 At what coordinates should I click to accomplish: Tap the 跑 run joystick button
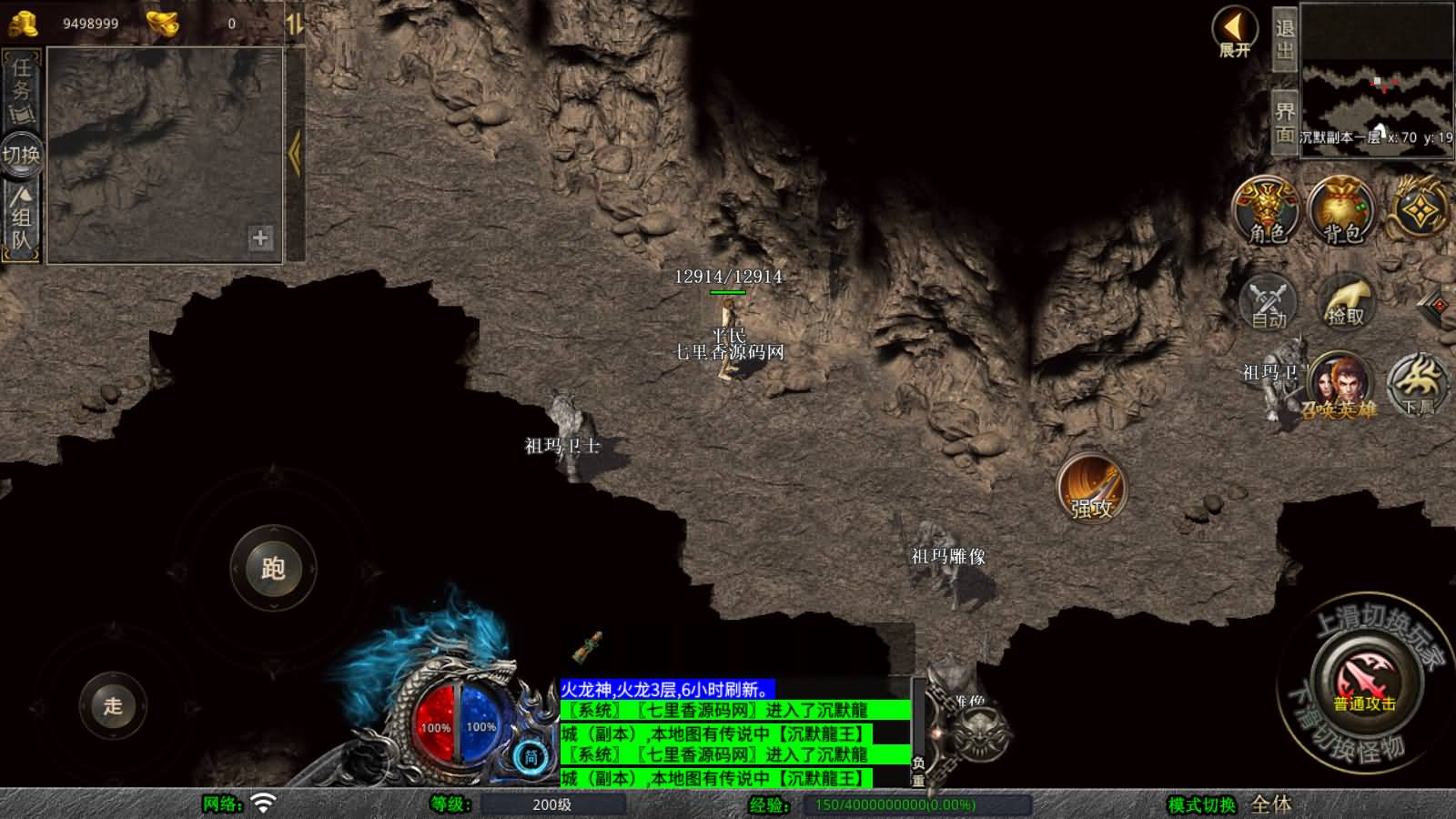[273, 568]
